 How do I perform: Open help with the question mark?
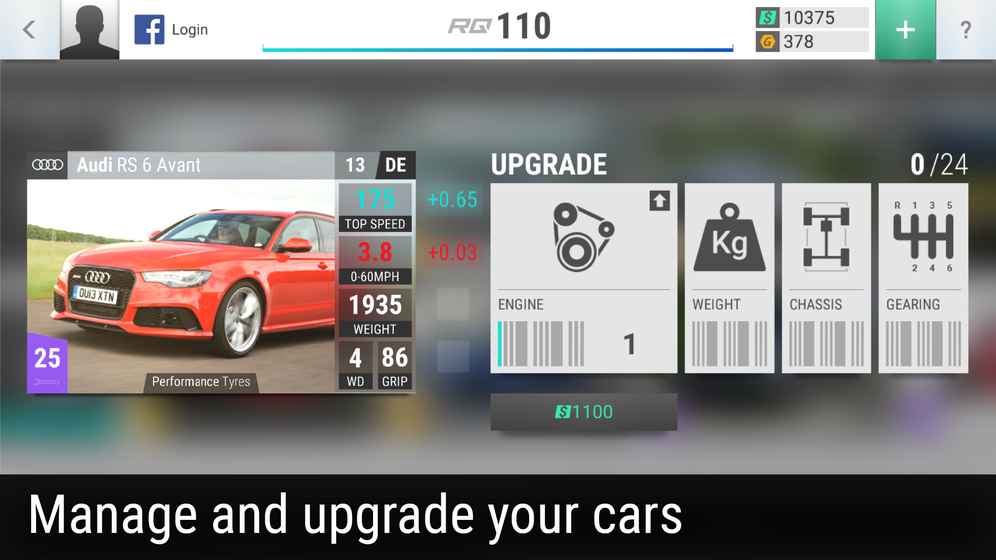coord(965,30)
